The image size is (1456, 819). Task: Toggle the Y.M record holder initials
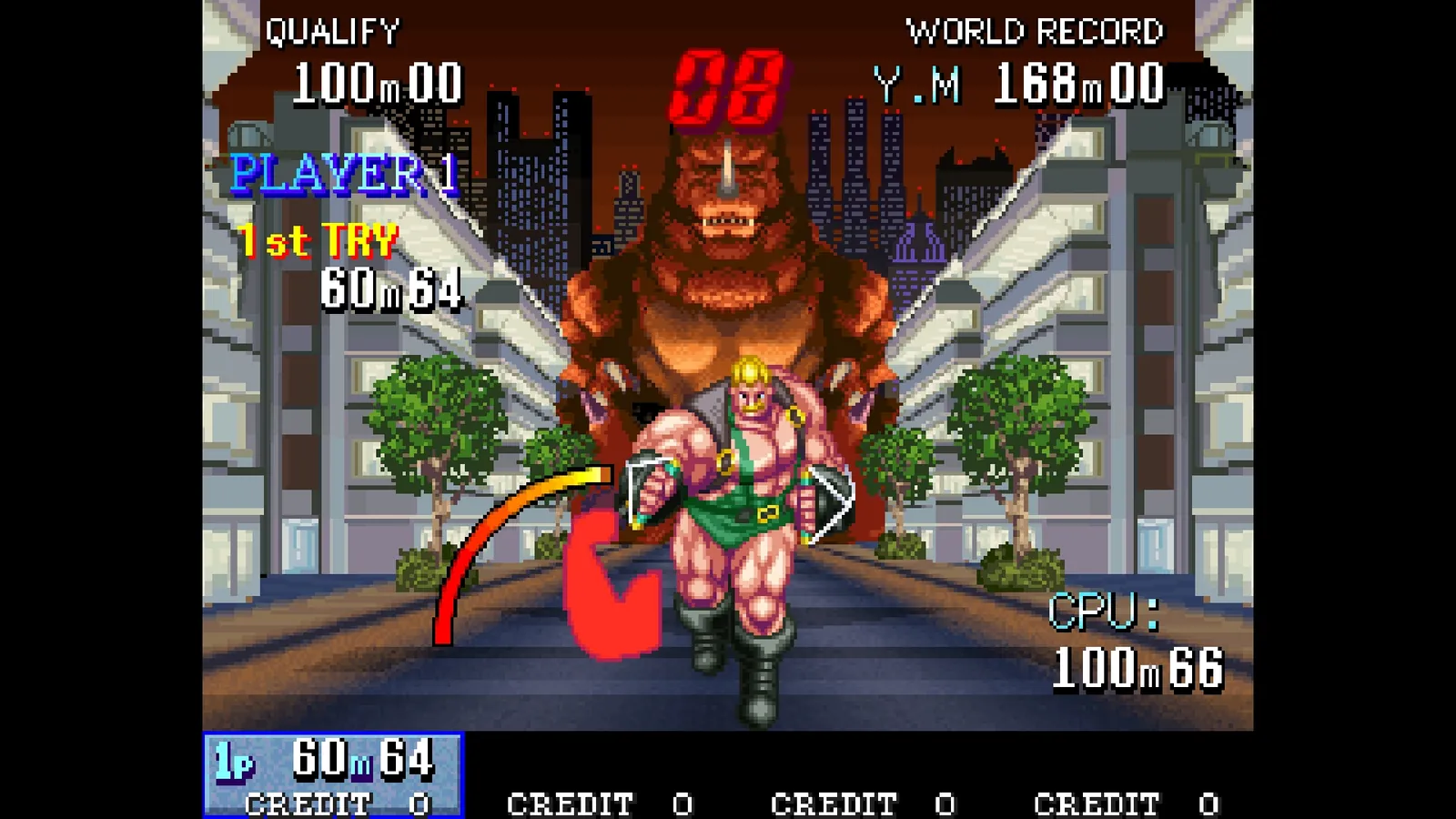(915, 86)
